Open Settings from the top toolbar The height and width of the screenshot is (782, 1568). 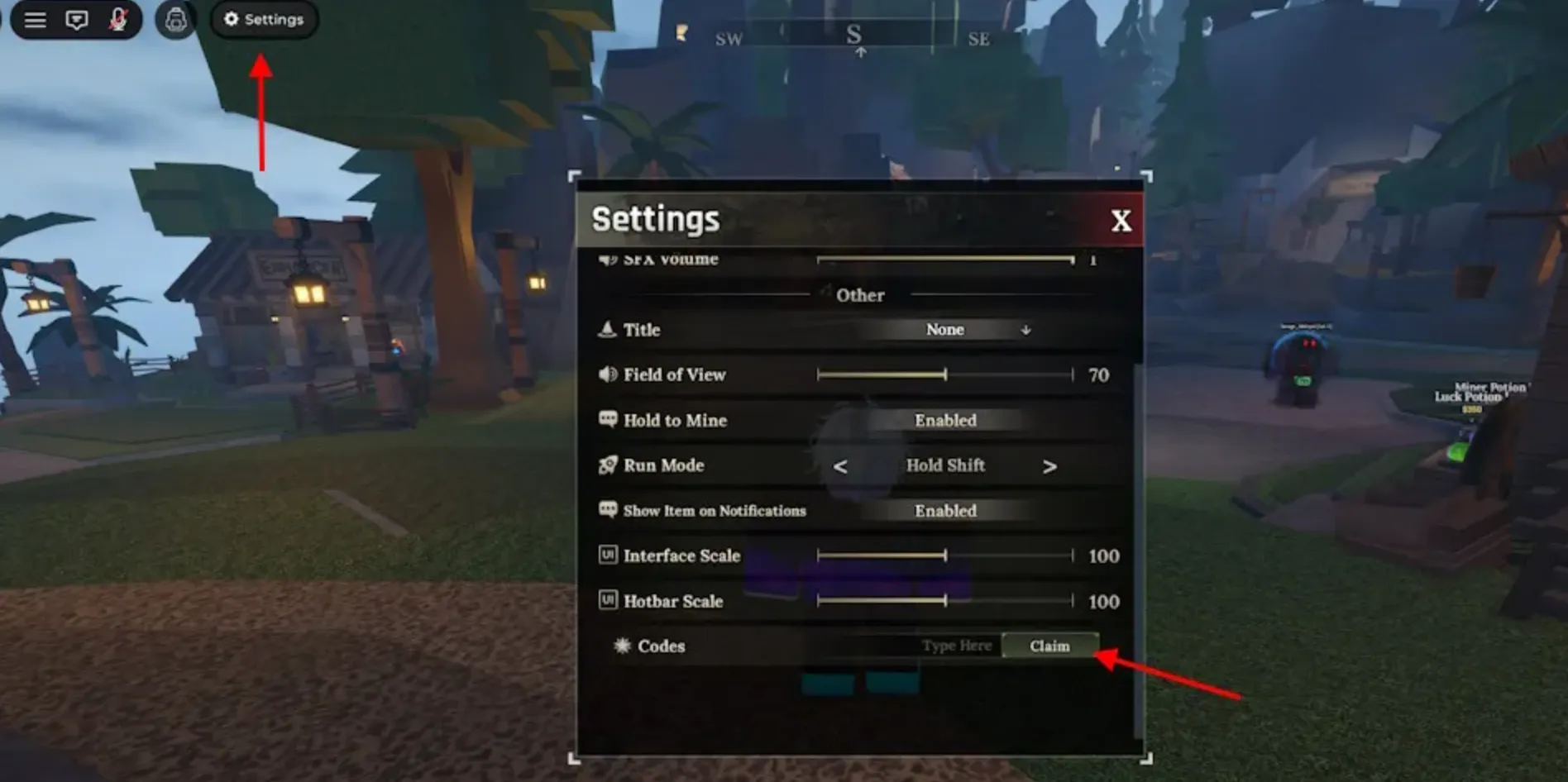pos(263,20)
